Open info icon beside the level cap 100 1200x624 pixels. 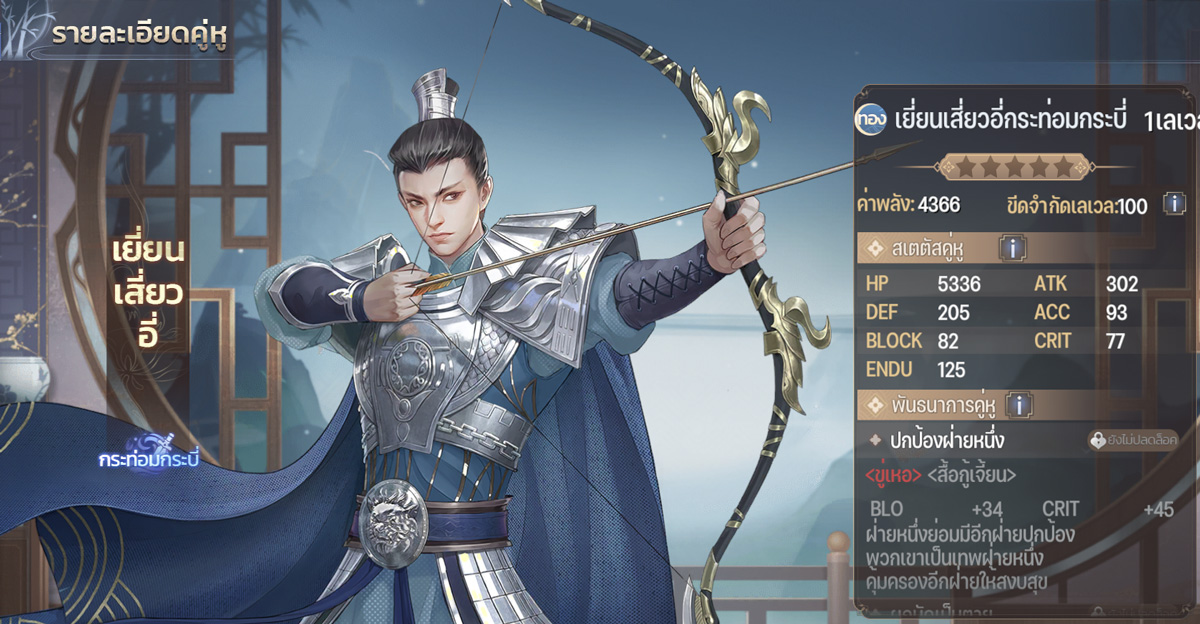pyautogui.click(x=1173, y=205)
